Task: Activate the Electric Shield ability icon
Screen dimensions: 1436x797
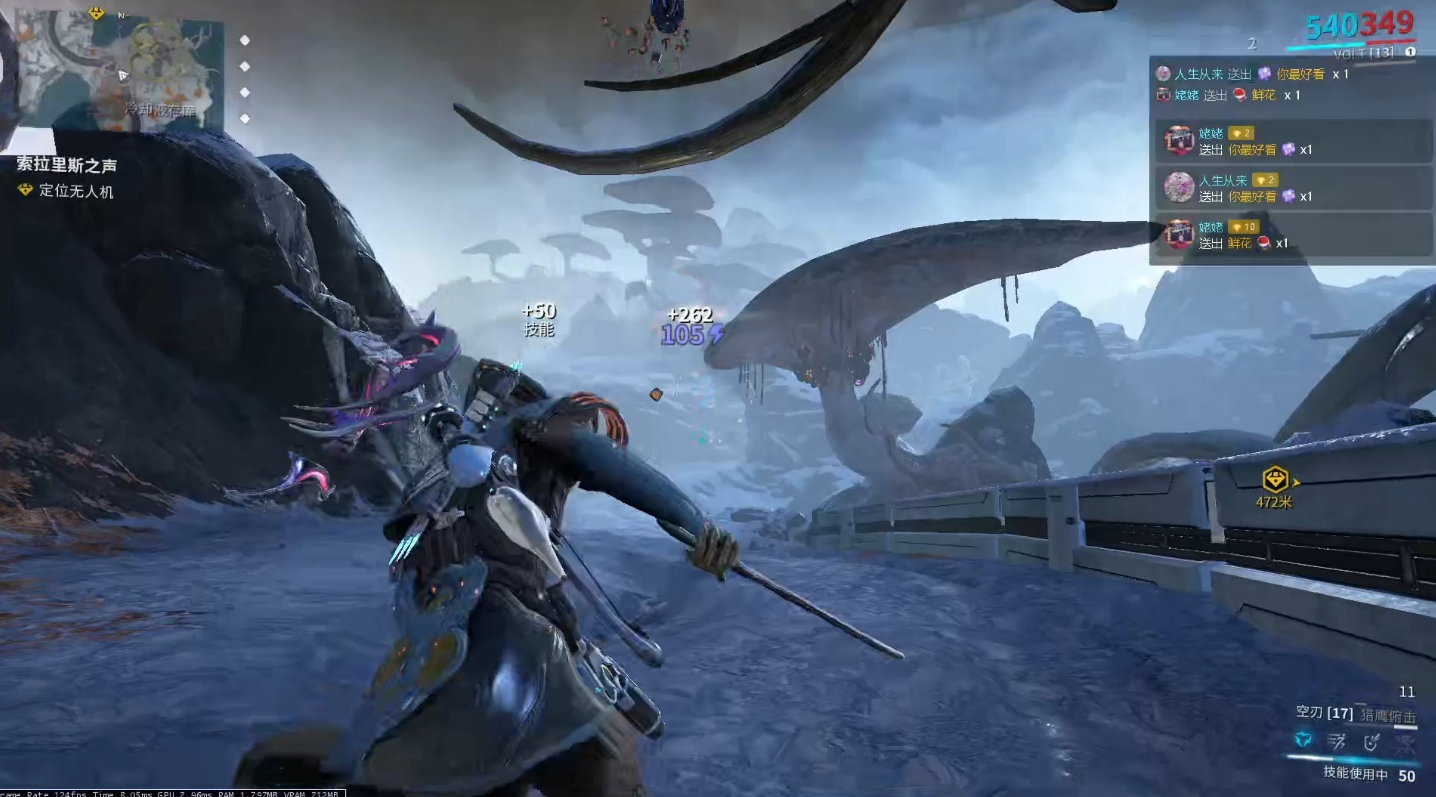Action: click(x=1372, y=740)
